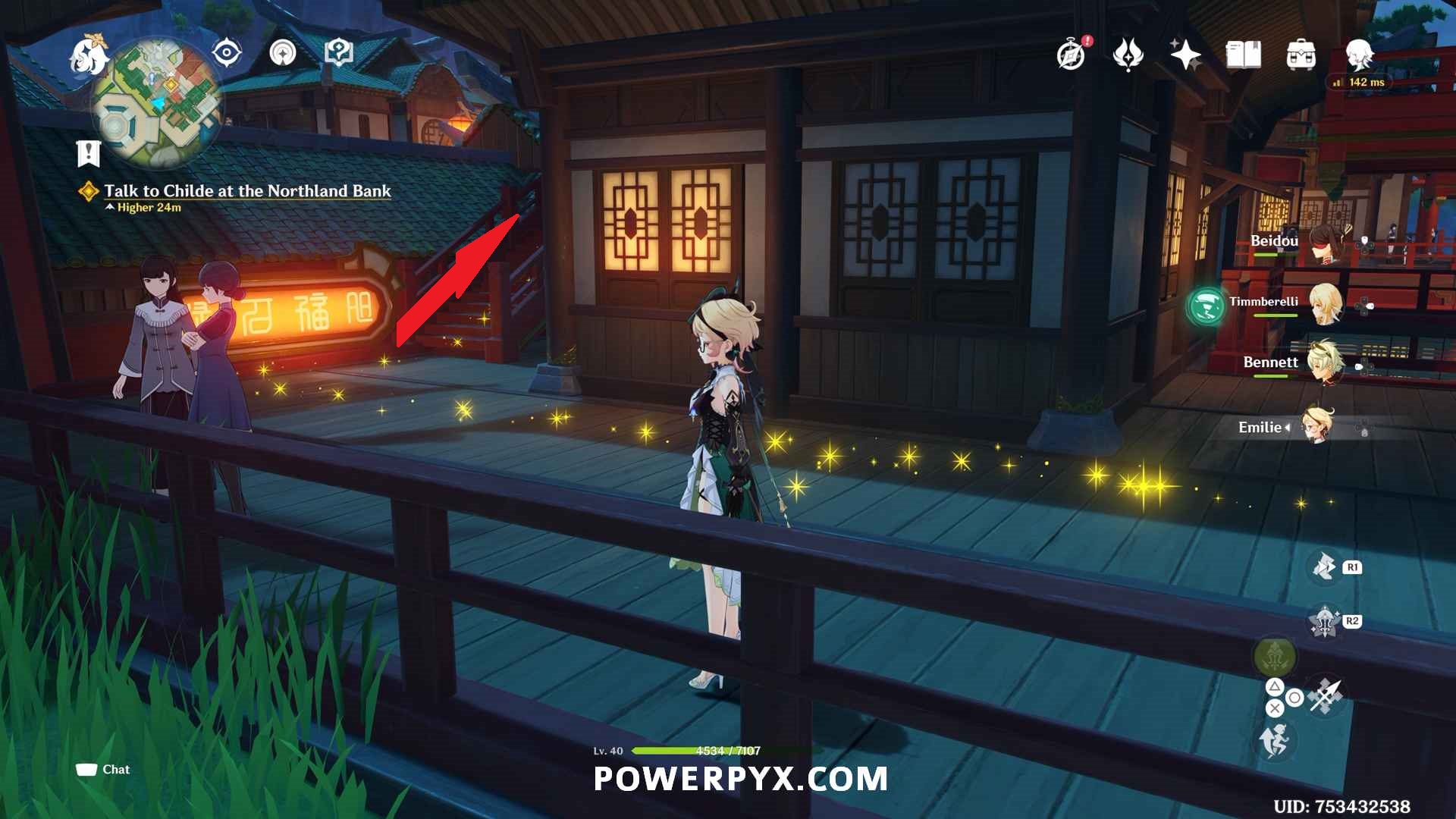Open the Adventurer Handbook book icon
Image resolution: width=1456 pixels, height=819 pixels.
coord(1243,55)
